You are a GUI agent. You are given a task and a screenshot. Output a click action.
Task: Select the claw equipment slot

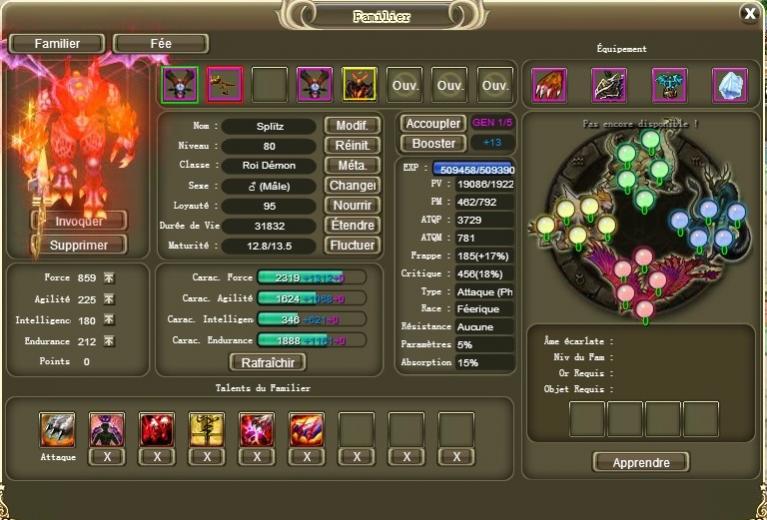[549, 85]
